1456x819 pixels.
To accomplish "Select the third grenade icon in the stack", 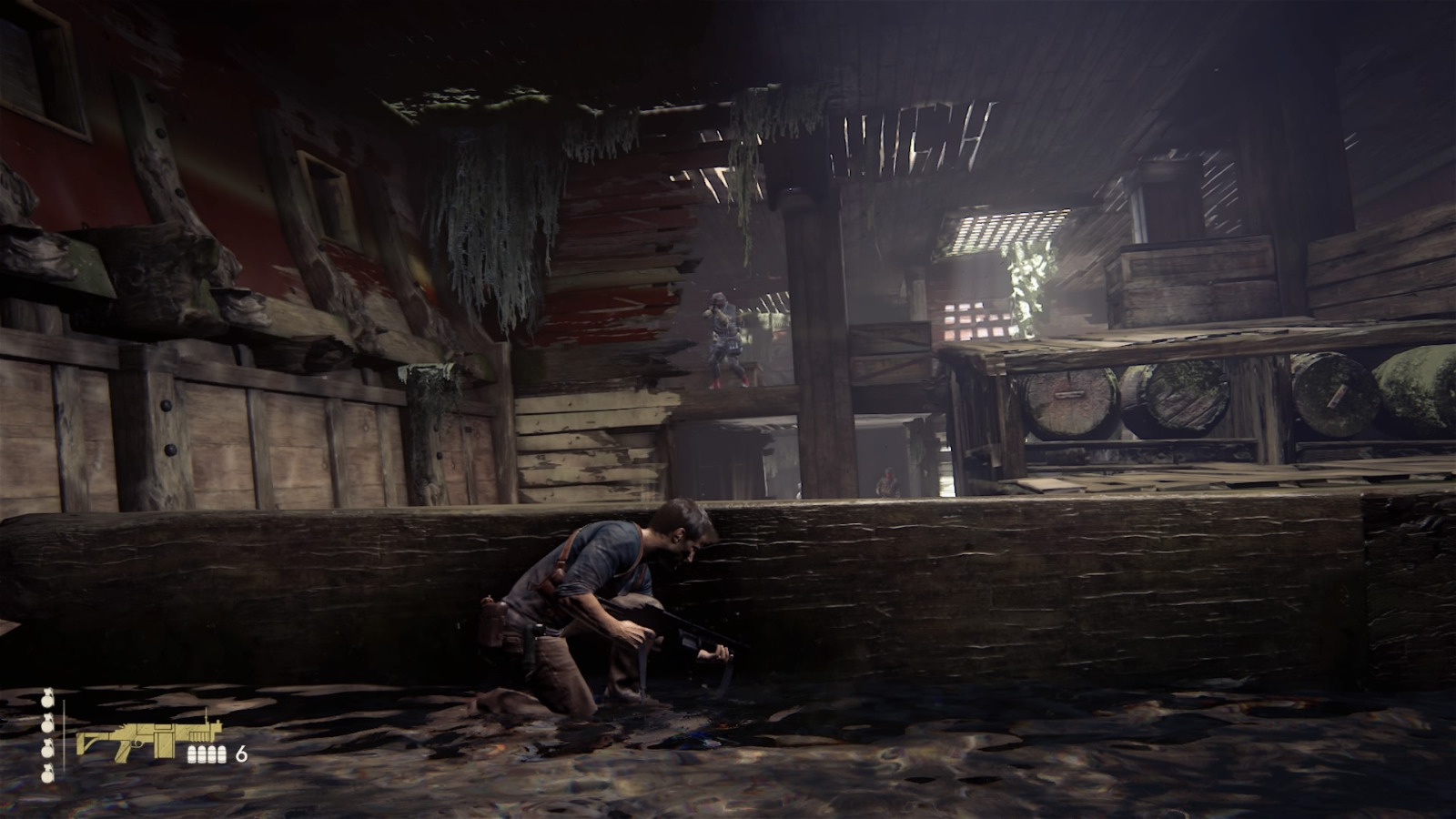I will [x=45, y=749].
